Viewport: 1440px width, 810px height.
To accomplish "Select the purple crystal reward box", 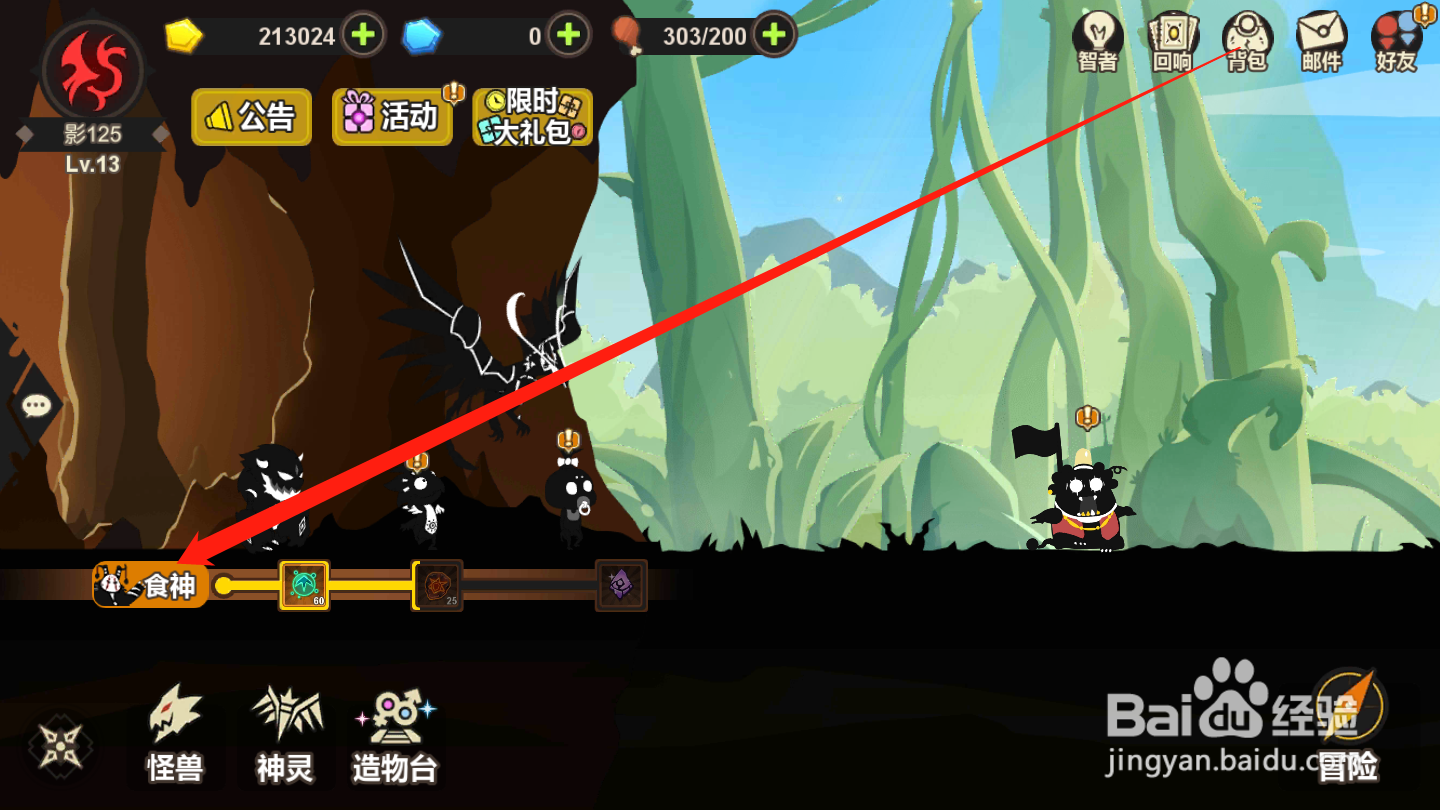I will pos(621,585).
